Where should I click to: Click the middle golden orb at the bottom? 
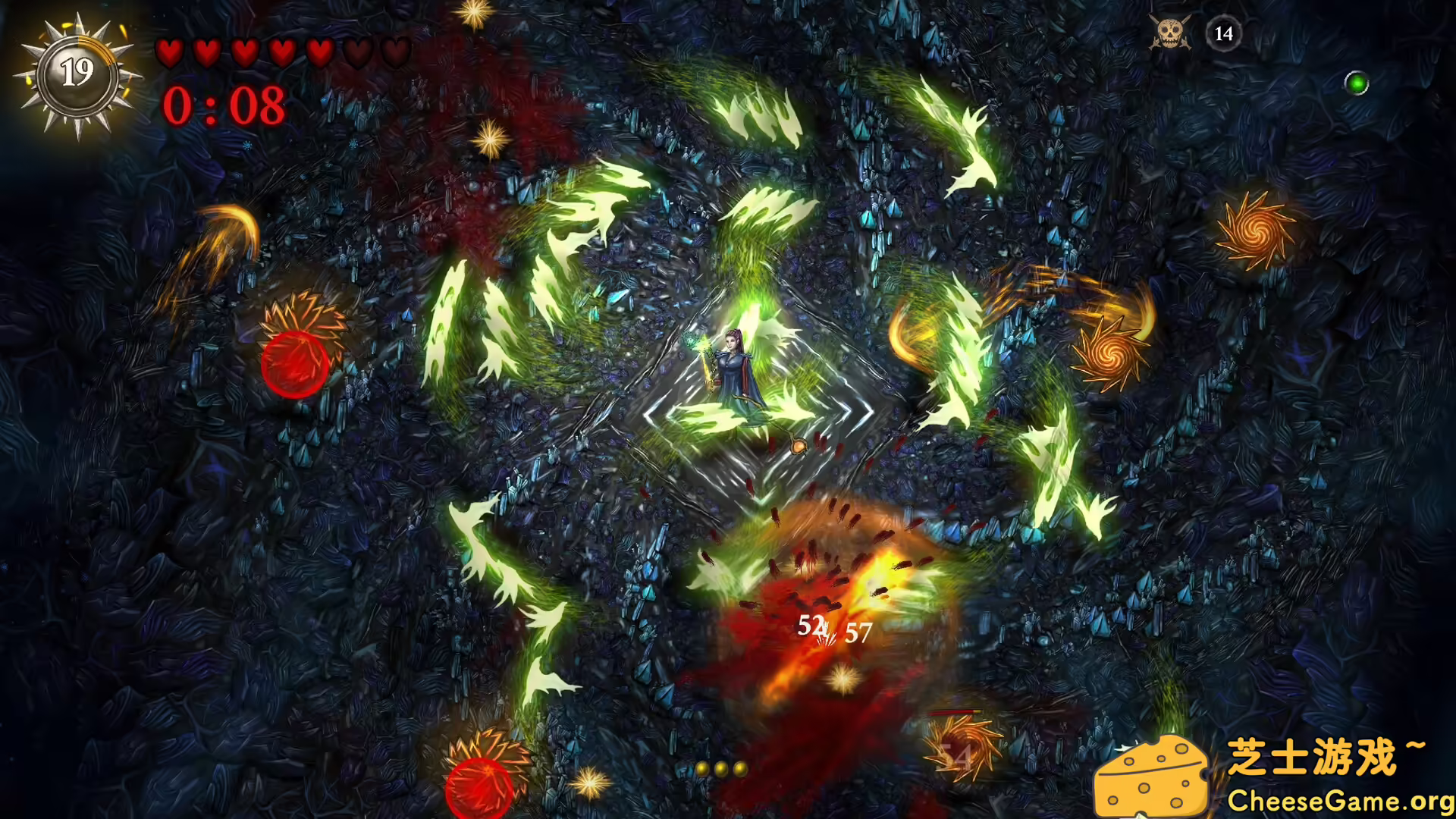point(720,768)
